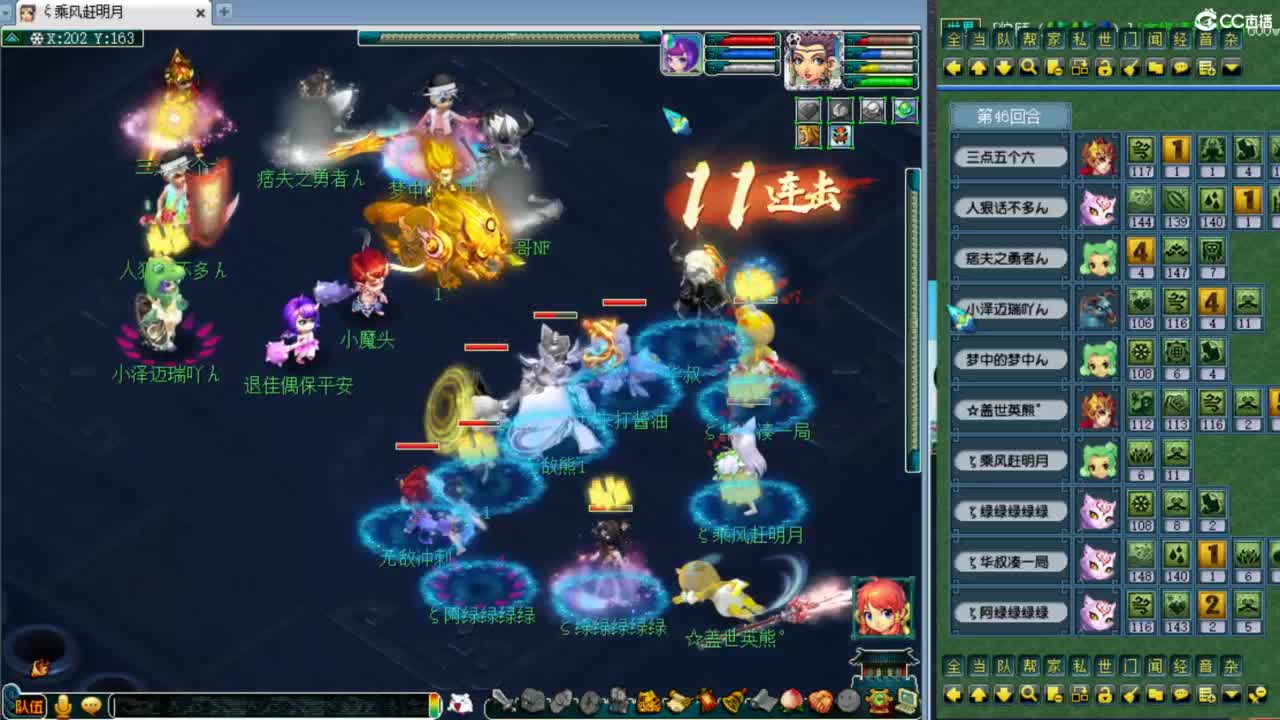
Task: Toggle the lock icon in the chat toolbar
Action: coord(1104,68)
